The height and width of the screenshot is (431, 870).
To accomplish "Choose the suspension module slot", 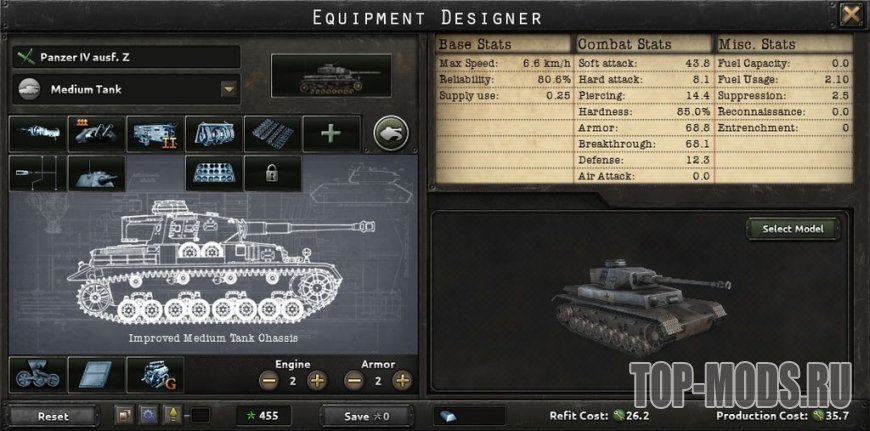I will pyautogui.click(x=37, y=374).
